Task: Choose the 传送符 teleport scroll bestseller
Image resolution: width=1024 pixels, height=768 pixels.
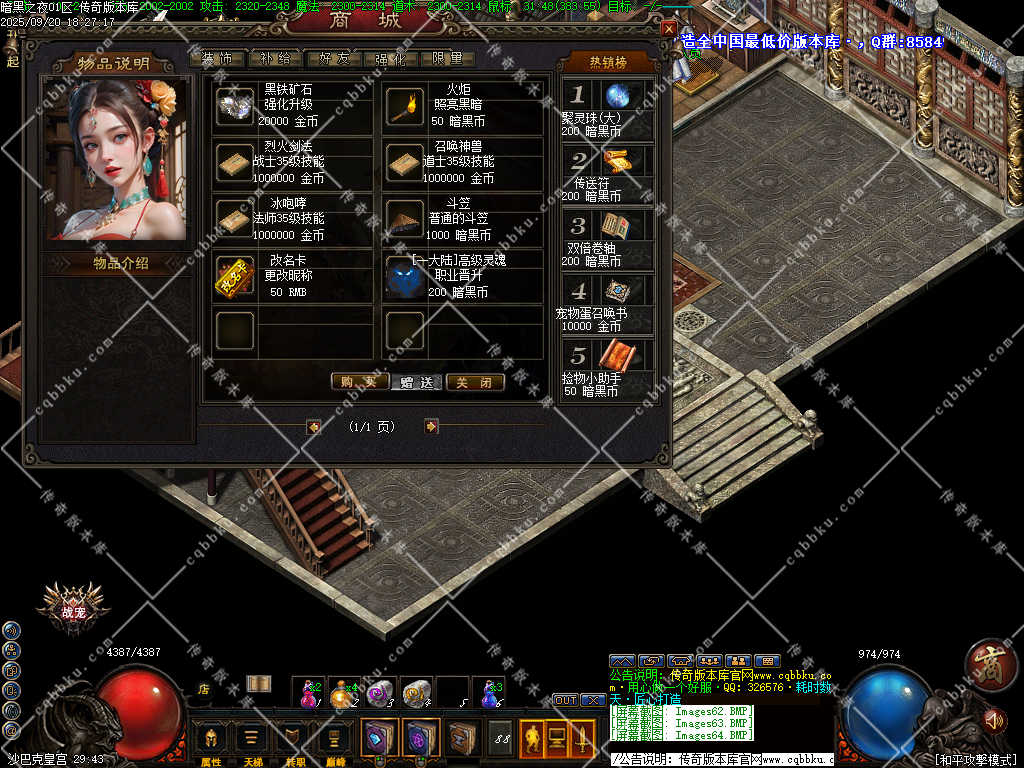Action: [616, 161]
